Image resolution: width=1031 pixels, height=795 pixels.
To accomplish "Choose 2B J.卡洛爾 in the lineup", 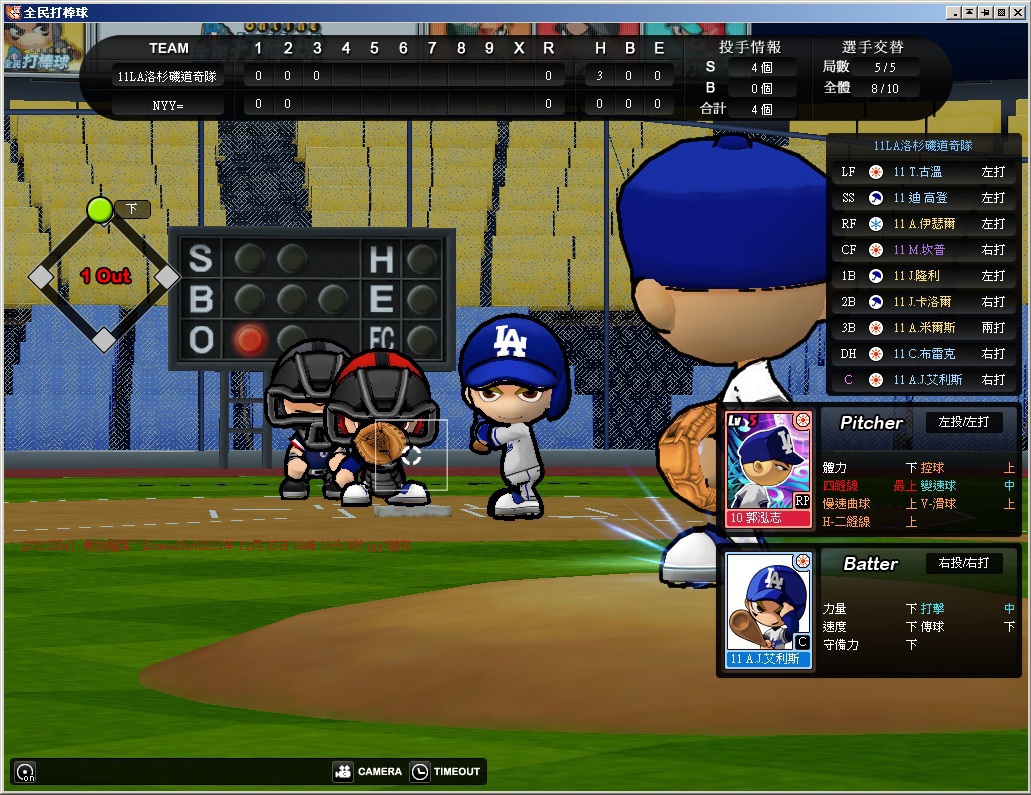I will tap(922, 302).
